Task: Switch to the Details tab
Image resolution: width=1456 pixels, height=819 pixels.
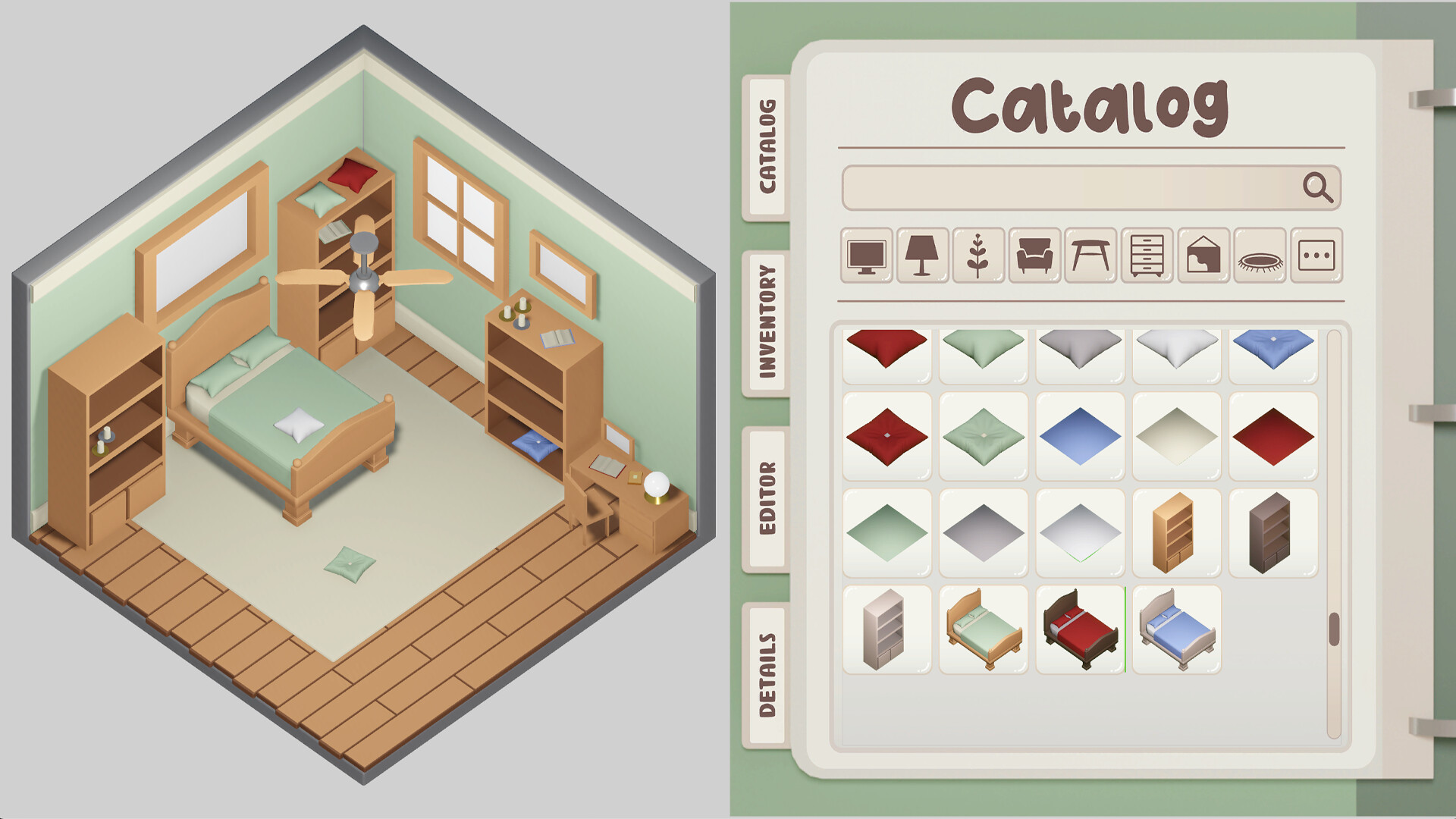Action: coord(767,675)
